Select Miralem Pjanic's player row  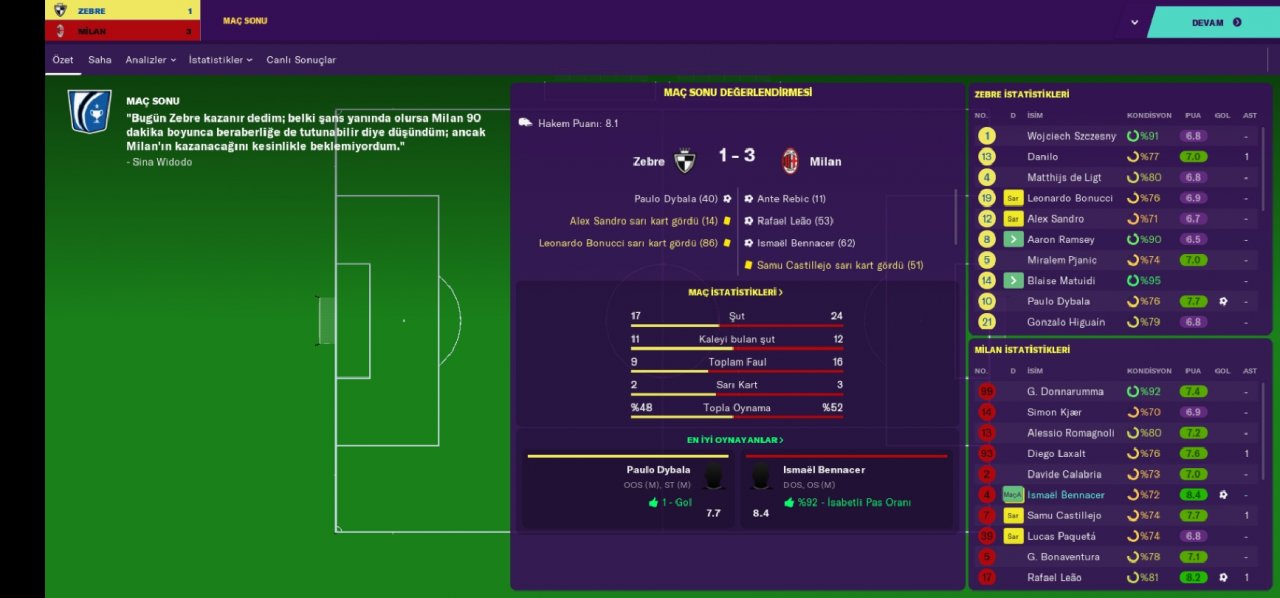[1061, 260]
